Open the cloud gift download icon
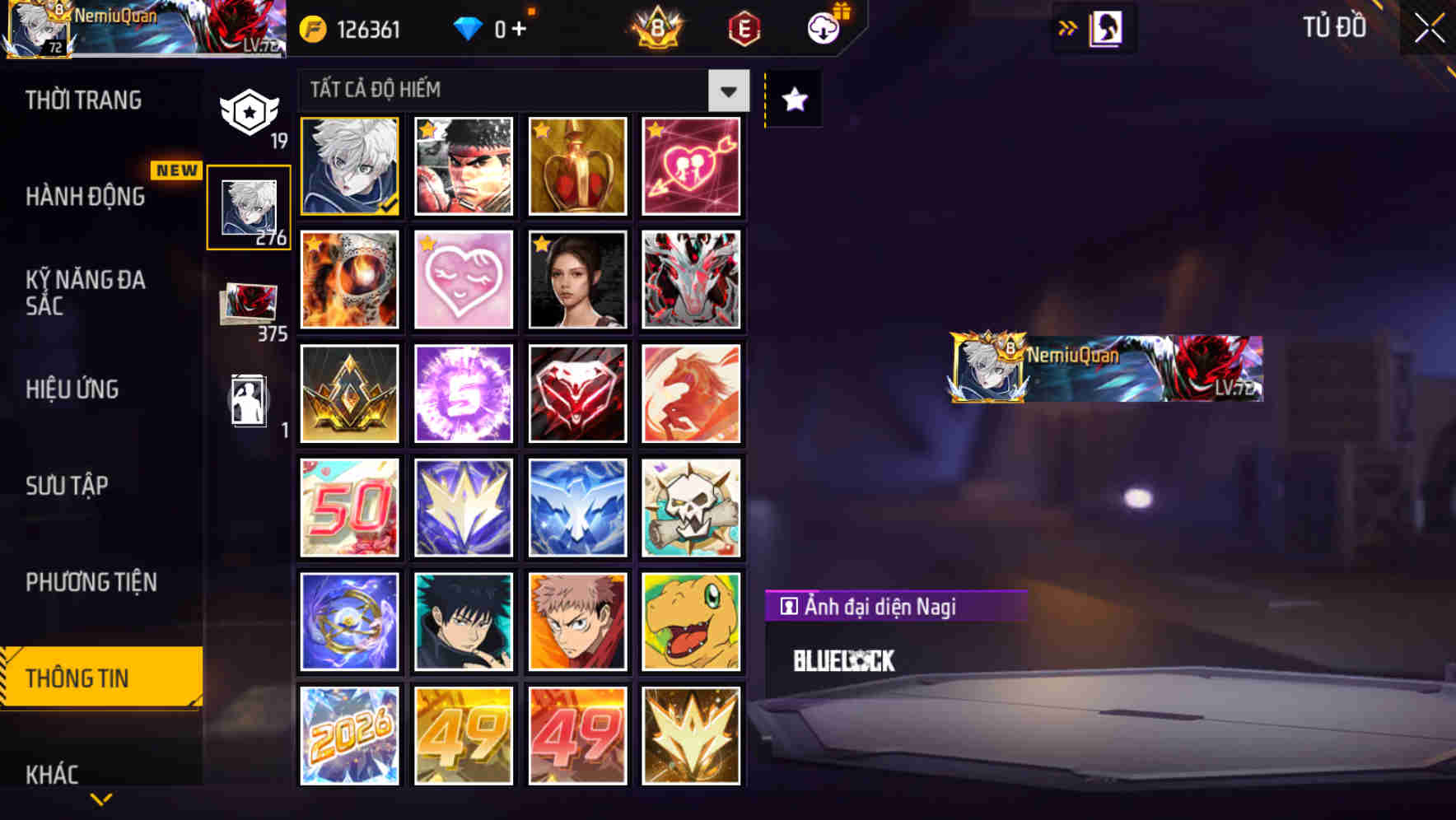Image resolution: width=1456 pixels, height=820 pixels. point(823,26)
